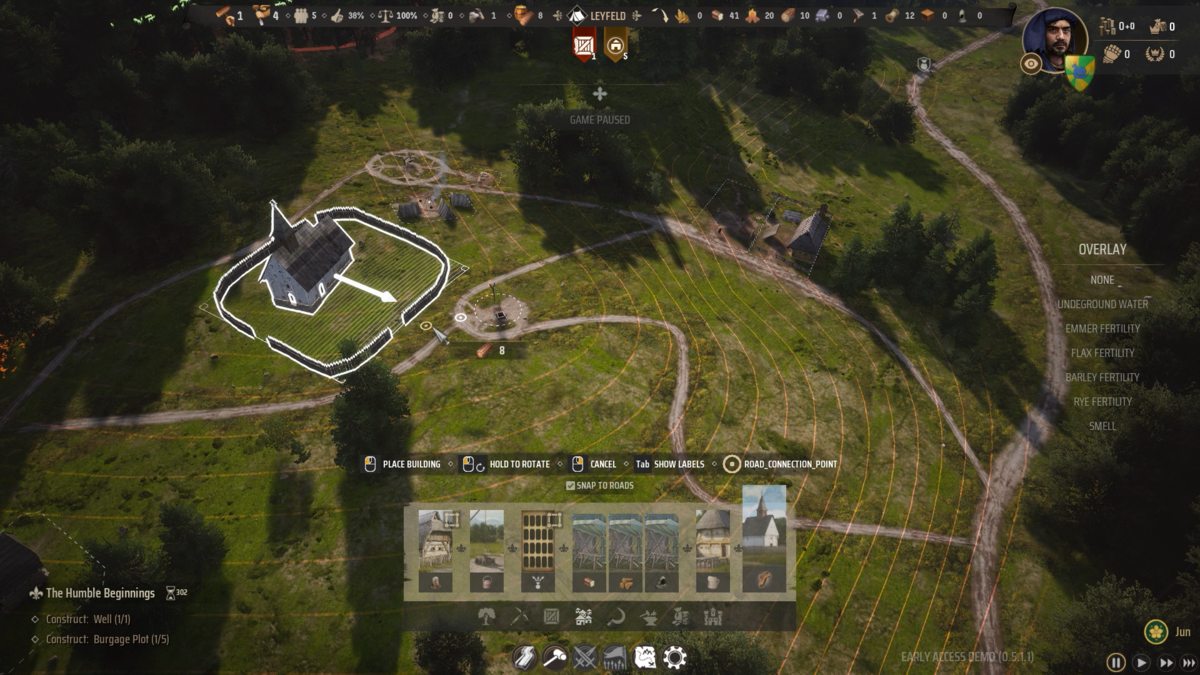Select the Underground Water overlay
Image resolution: width=1200 pixels, height=675 pixels.
pyautogui.click(x=1102, y=304)
